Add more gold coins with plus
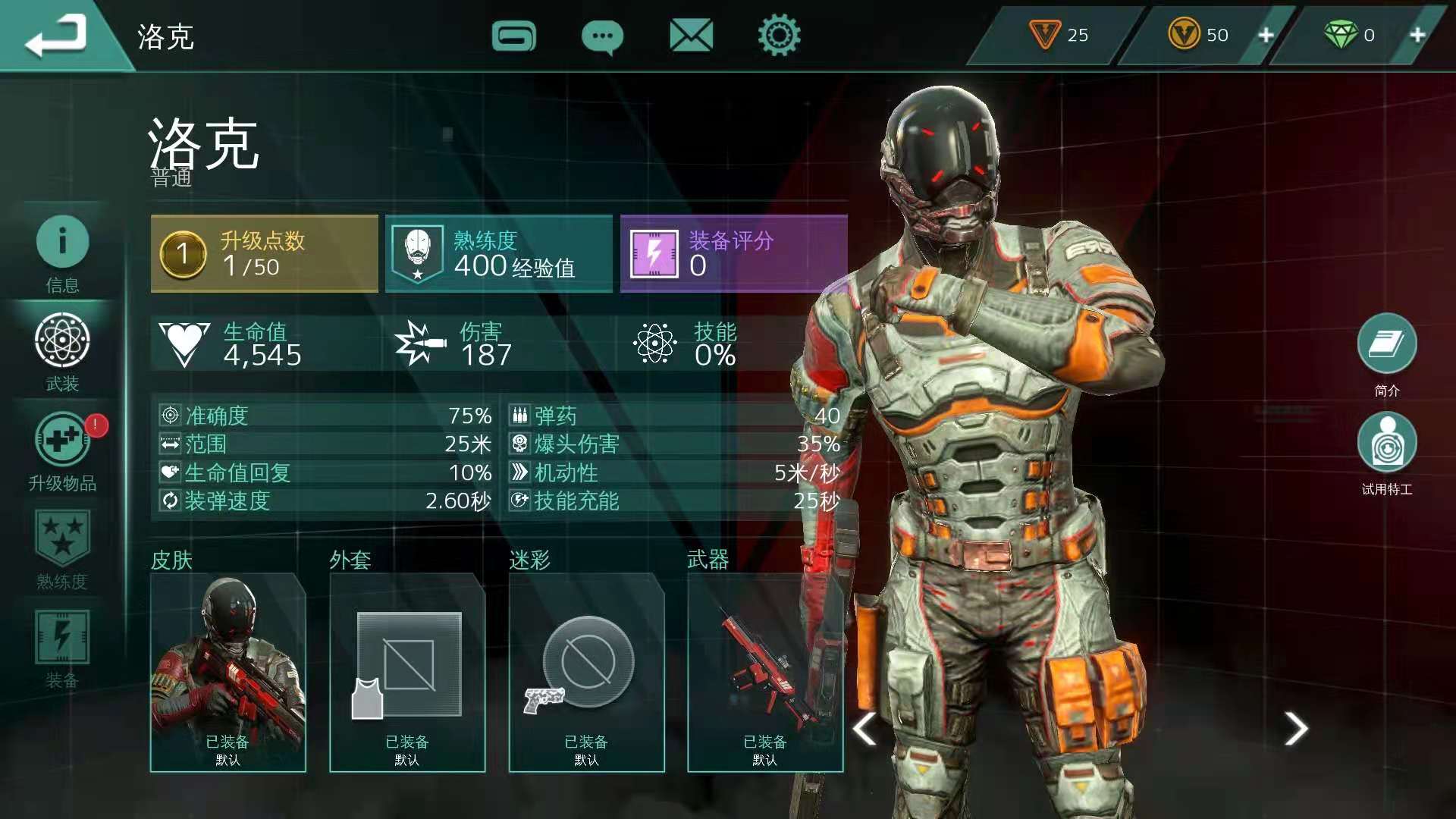This screenshot has height=819, width=1456. pos(1266,35)
